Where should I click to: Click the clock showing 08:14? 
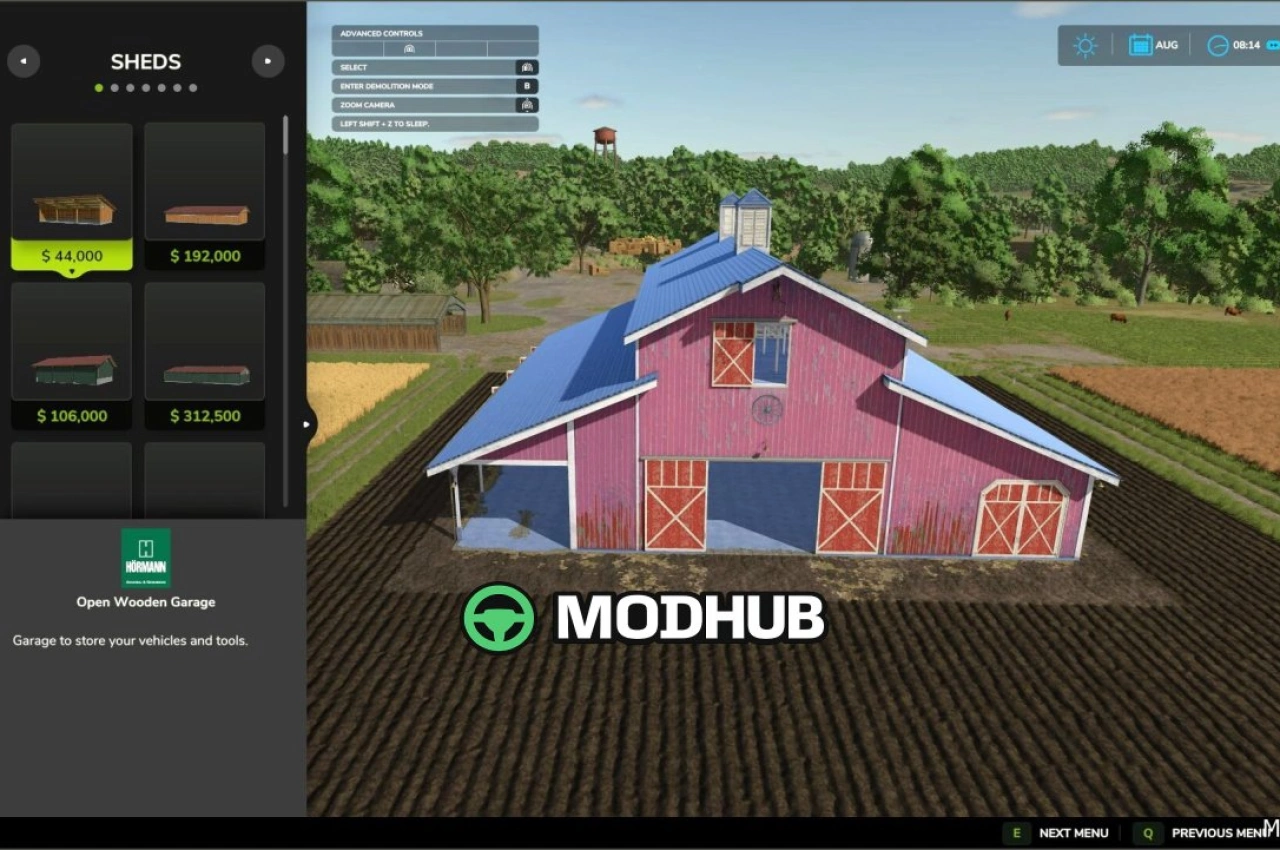coord(1218,45)
